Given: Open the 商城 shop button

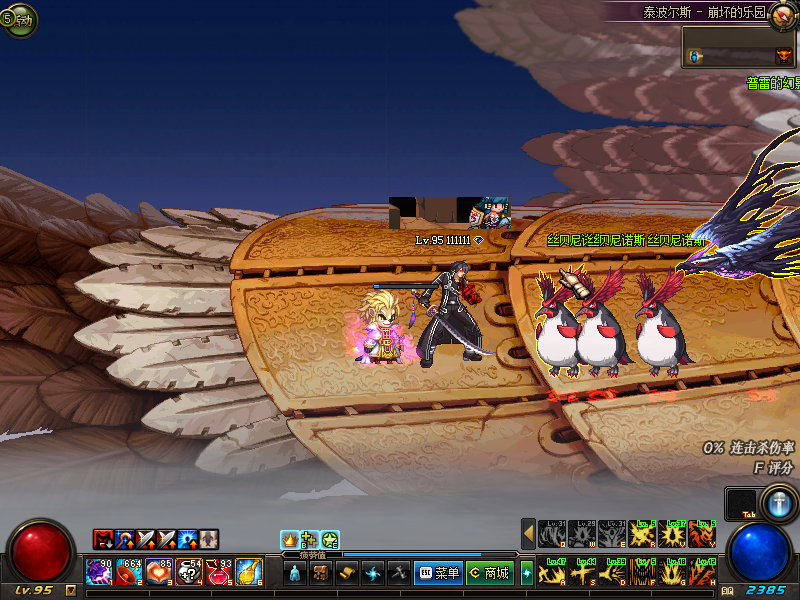Looking at the screenshot, I should (x=488, y=573).
